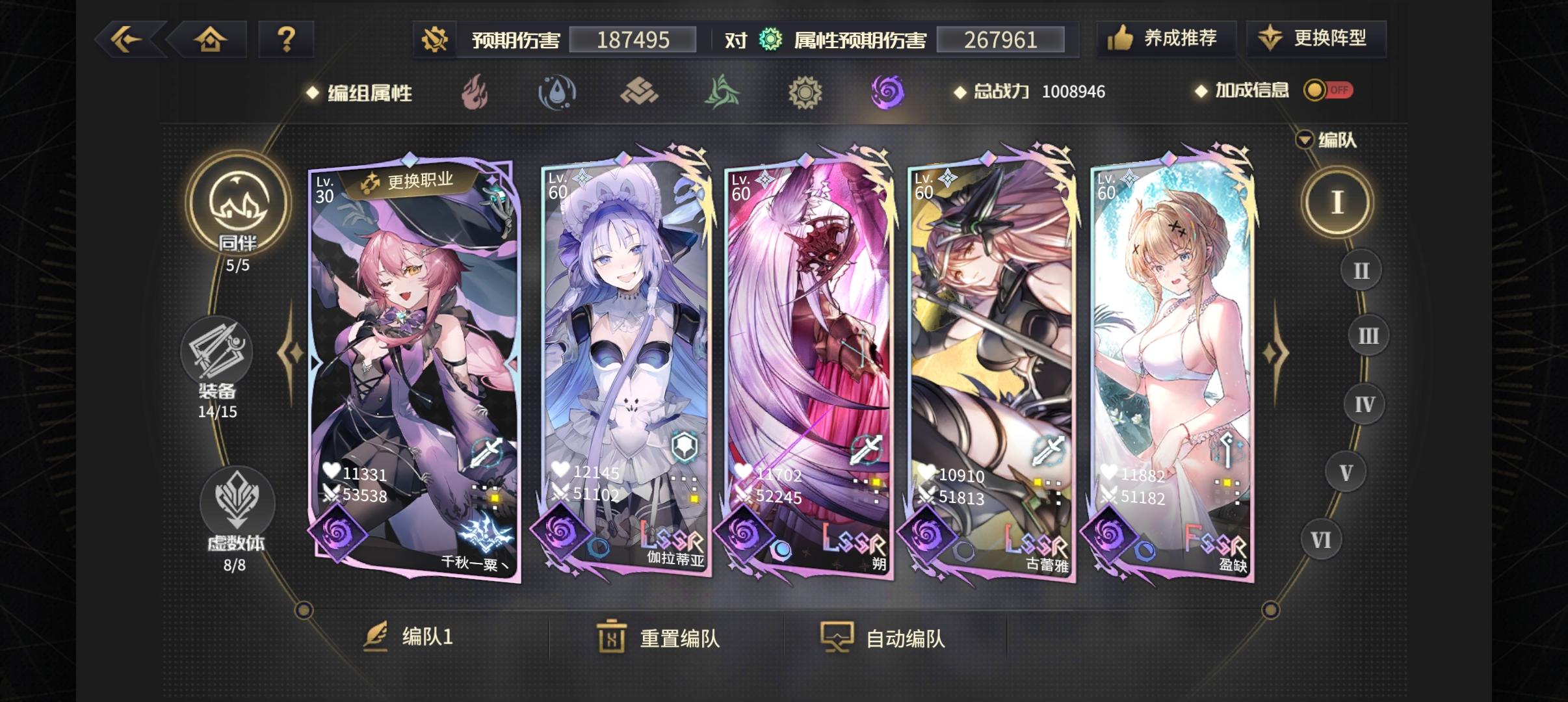This screenshot has height=702, width=1568.
Task: Select the water element attribute icon
Action: (x=558, y=92)
